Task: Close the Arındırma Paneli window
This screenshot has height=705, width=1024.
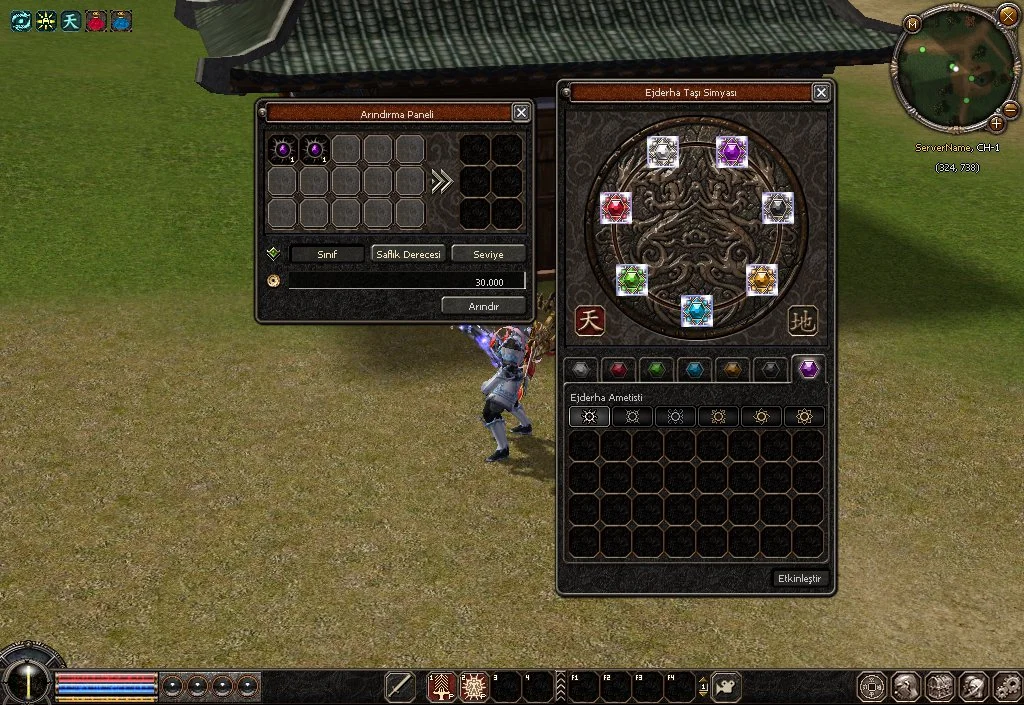Action: pyautogui.click(x=521, y=113)
